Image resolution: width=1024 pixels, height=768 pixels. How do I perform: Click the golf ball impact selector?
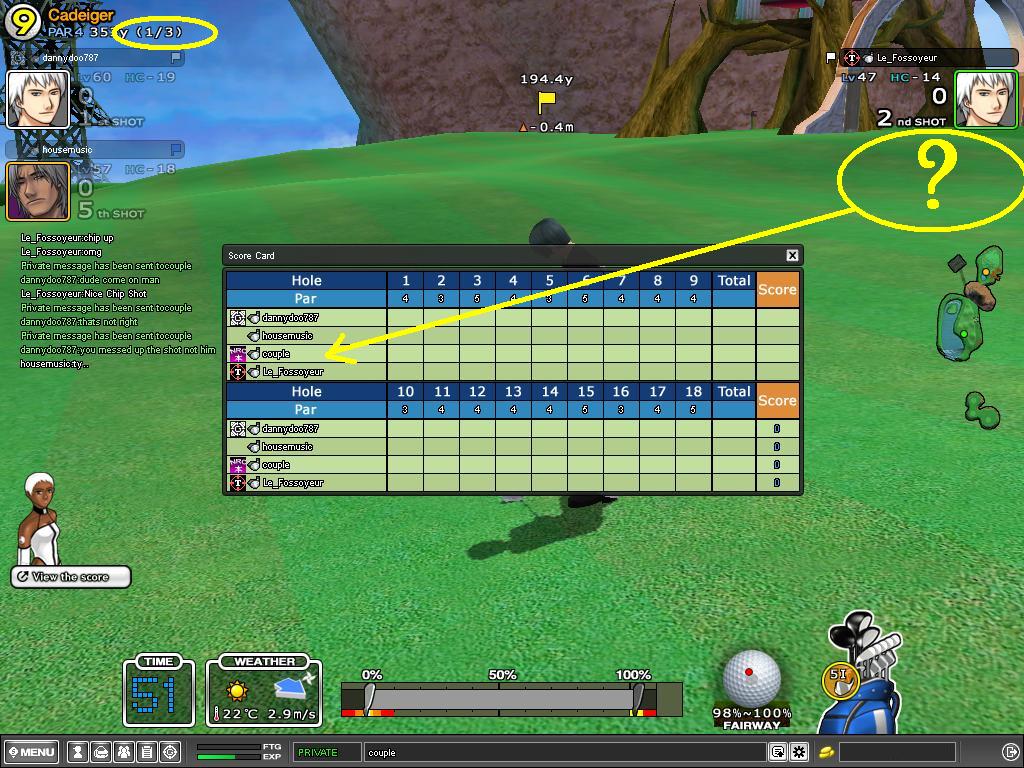click(751, 677)
